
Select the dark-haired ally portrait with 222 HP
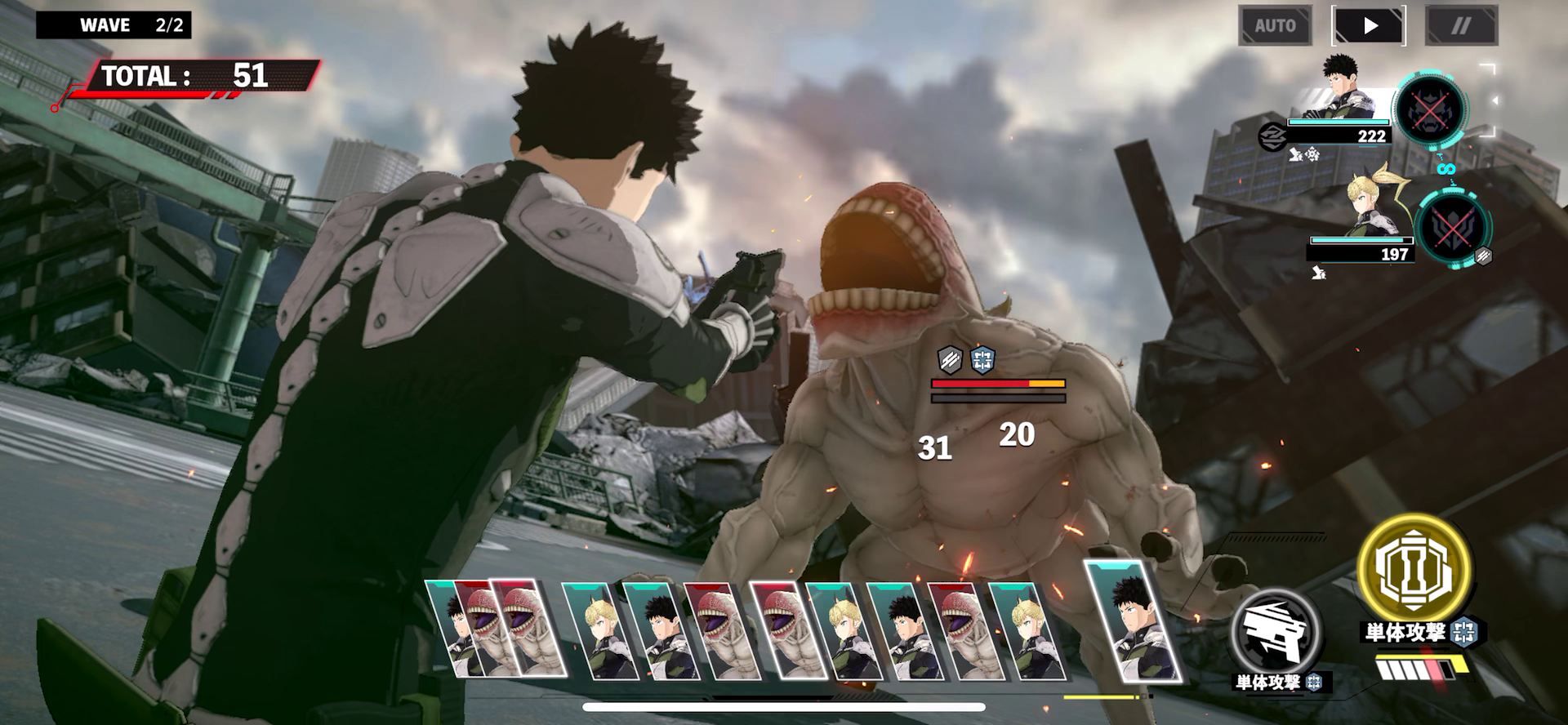click(x=1347, y=90)
